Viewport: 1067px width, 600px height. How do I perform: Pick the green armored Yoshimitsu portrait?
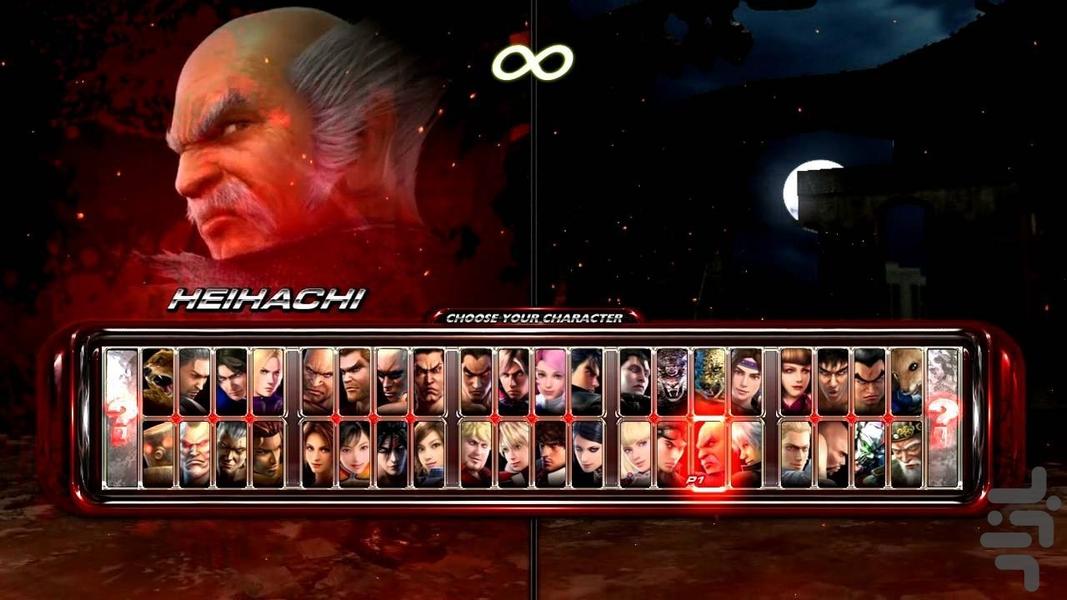tap(869, 453)
